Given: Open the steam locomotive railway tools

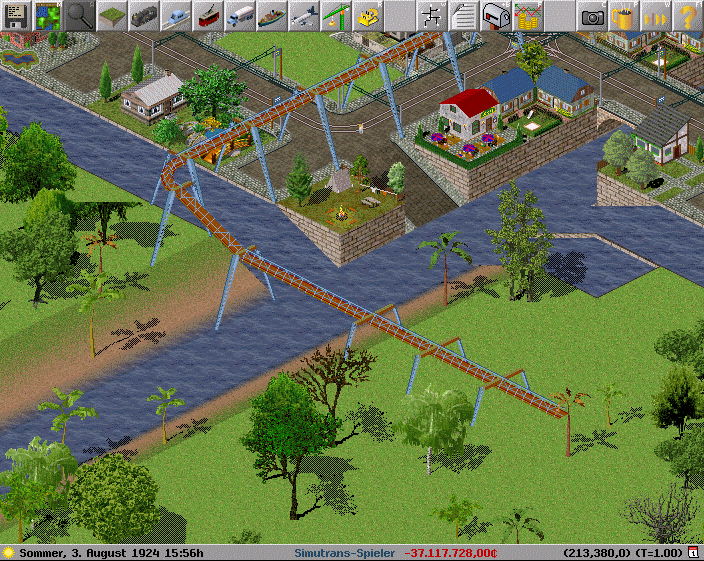Looking at the screenshot, I should coord(144,15).
